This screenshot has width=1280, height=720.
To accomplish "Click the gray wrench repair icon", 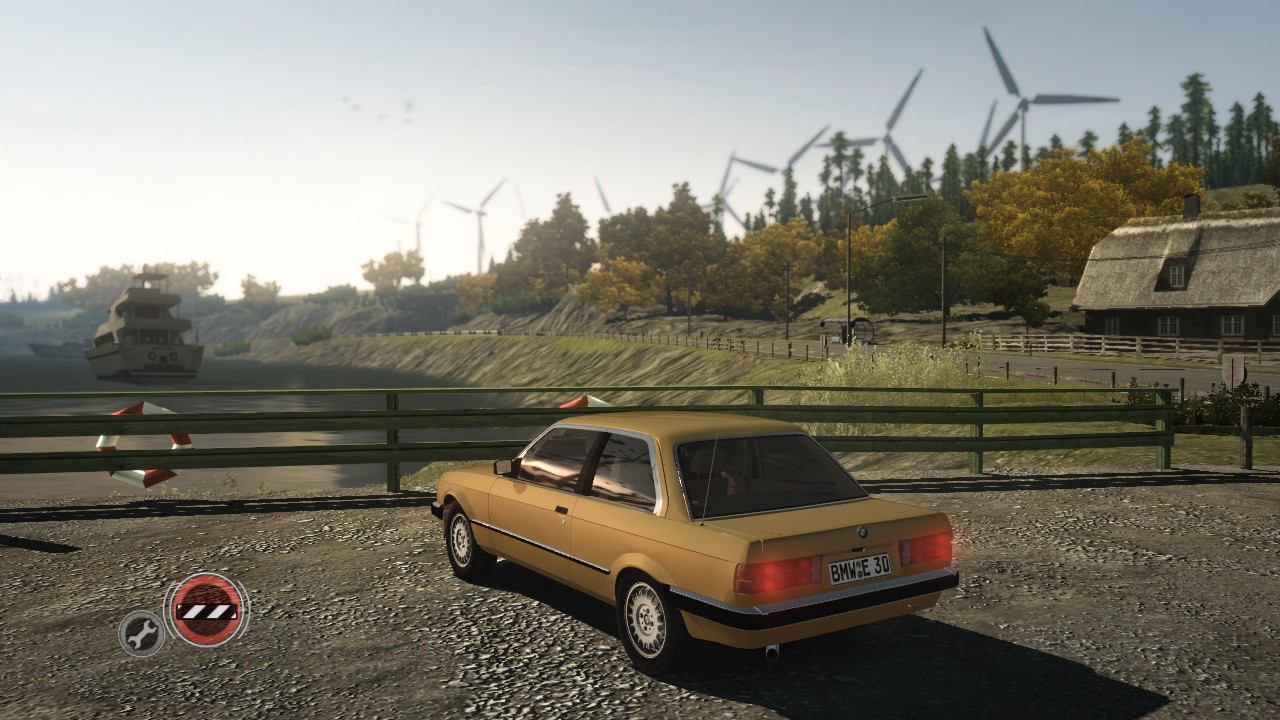I will tap(142, 632).
